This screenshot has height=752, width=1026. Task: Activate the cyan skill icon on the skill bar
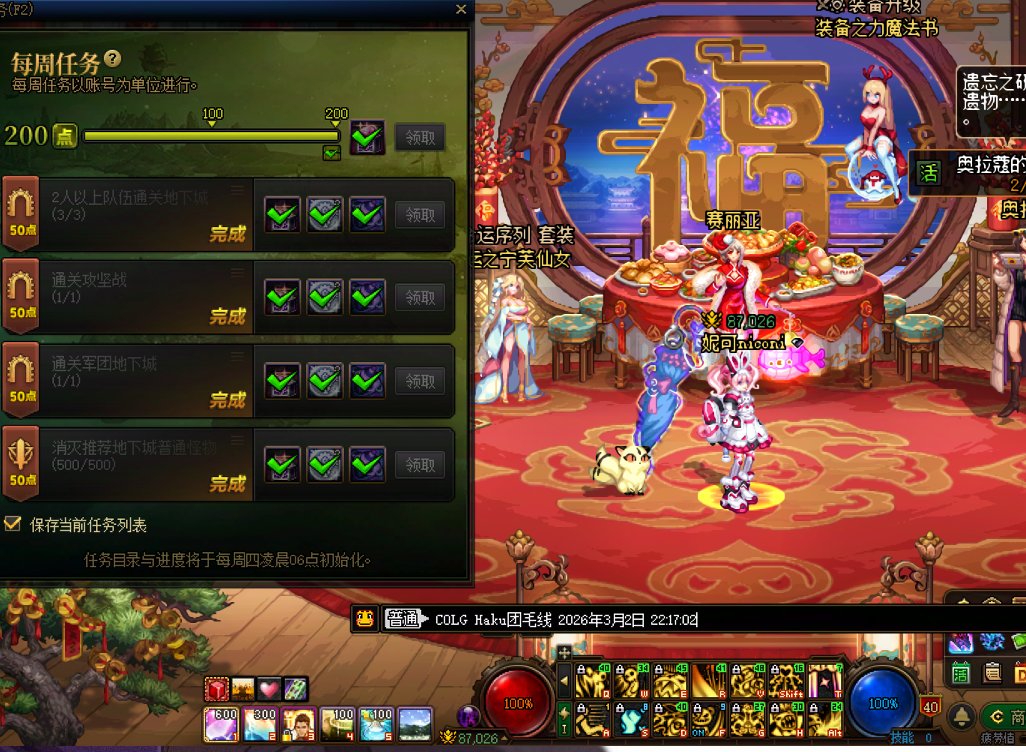coord(629,717)
